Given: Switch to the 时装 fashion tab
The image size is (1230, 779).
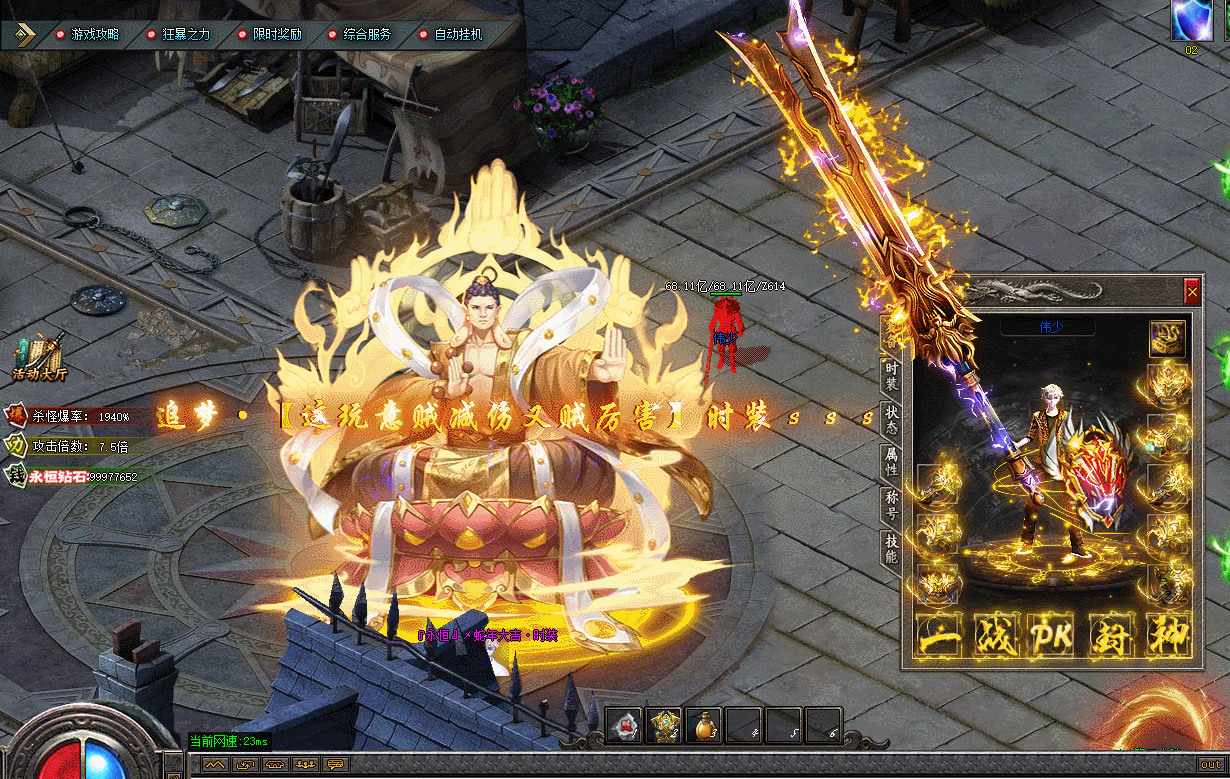Looking at the screenshot, I should click(x=891, y=376).
